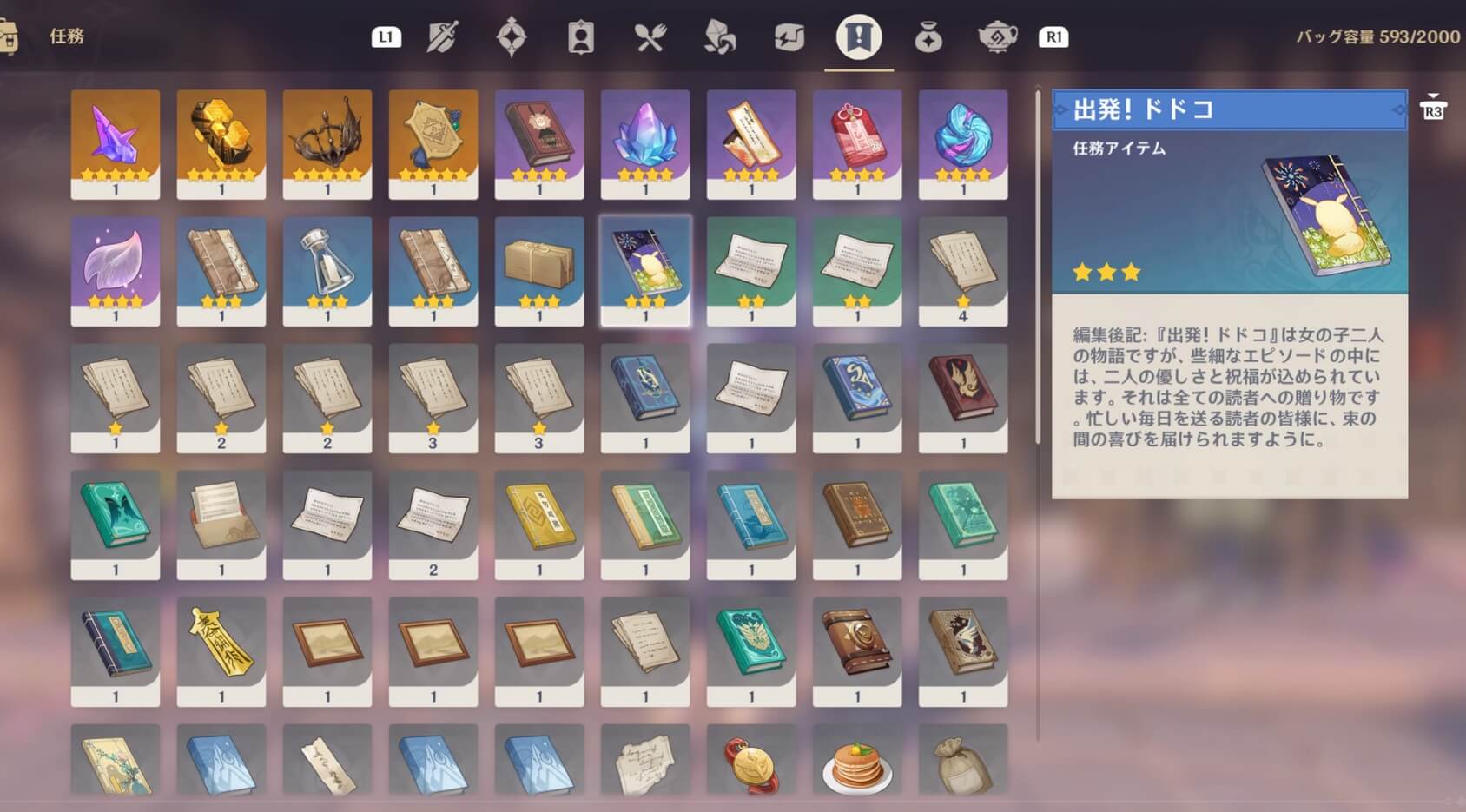
Task: Open the Precious Items pouch icon
Action: (x=928, y=37)
